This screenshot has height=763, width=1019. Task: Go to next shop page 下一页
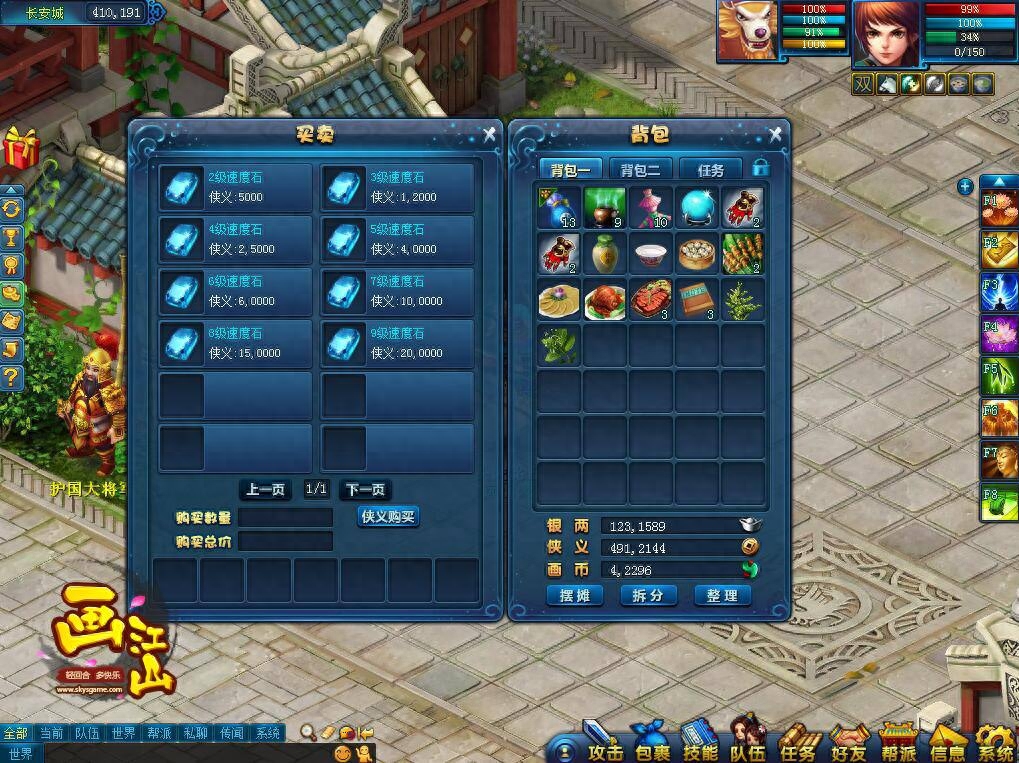pos(364,489)
